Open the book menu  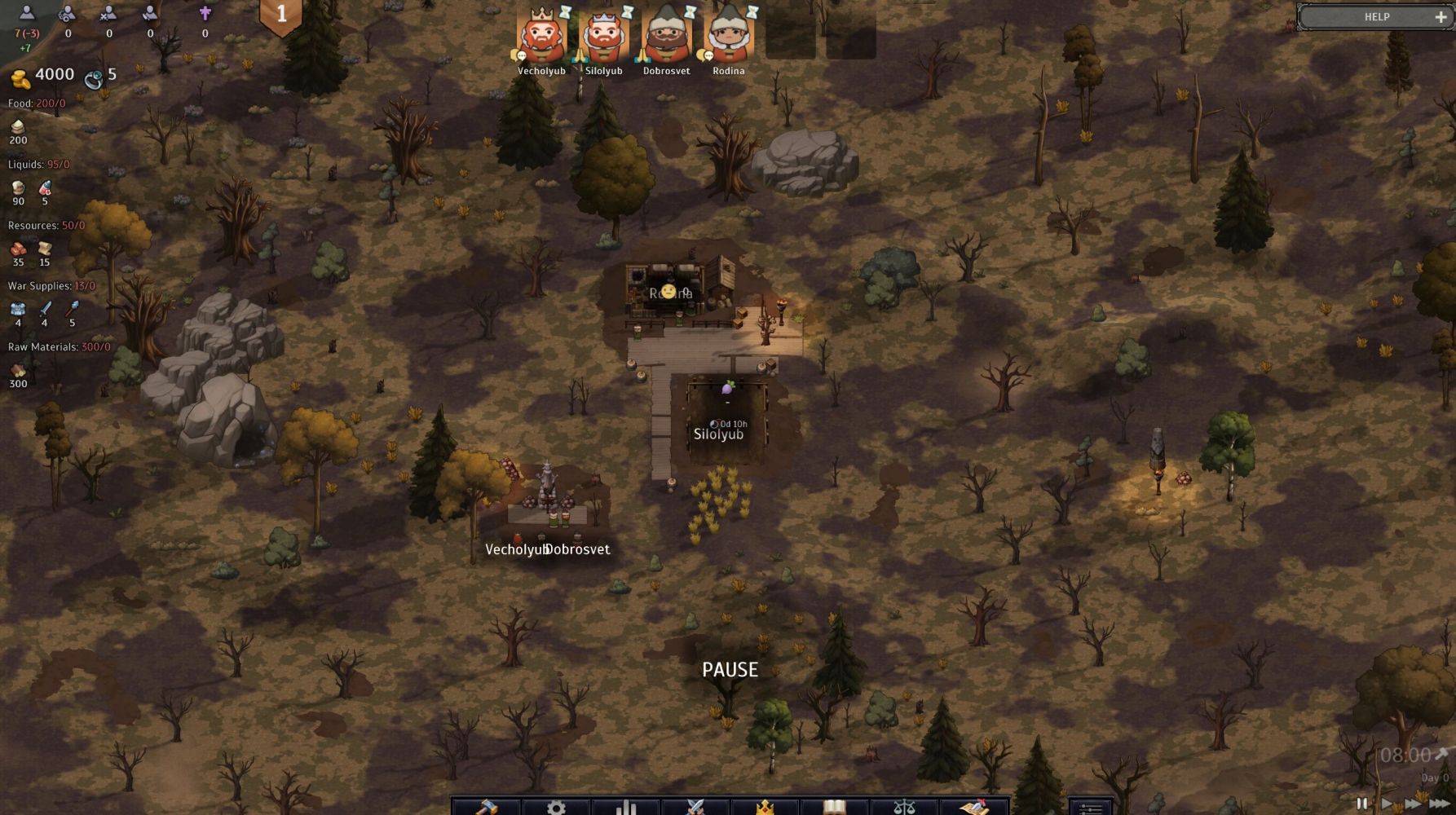pos(834,806)
